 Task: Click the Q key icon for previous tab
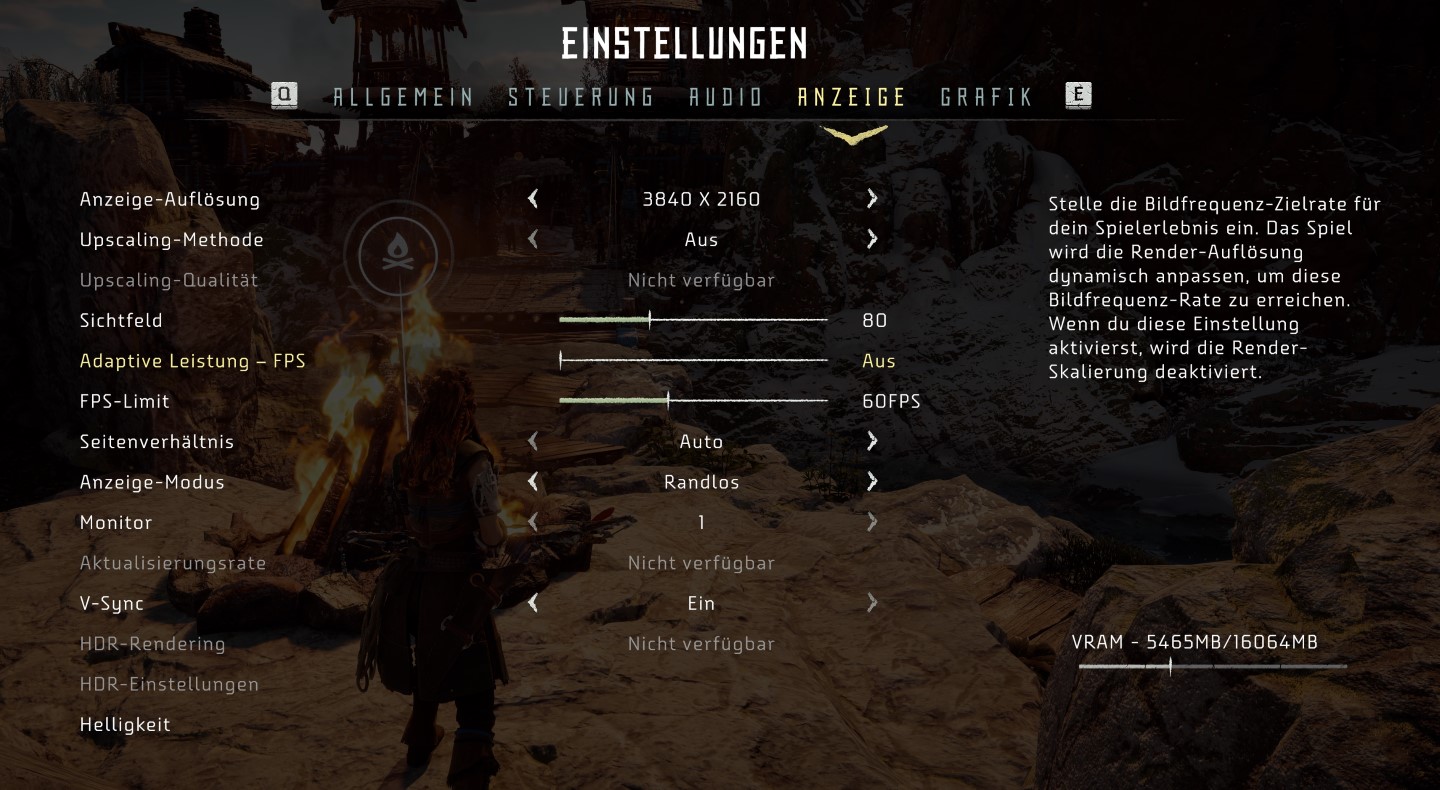[x=284, y=96]
